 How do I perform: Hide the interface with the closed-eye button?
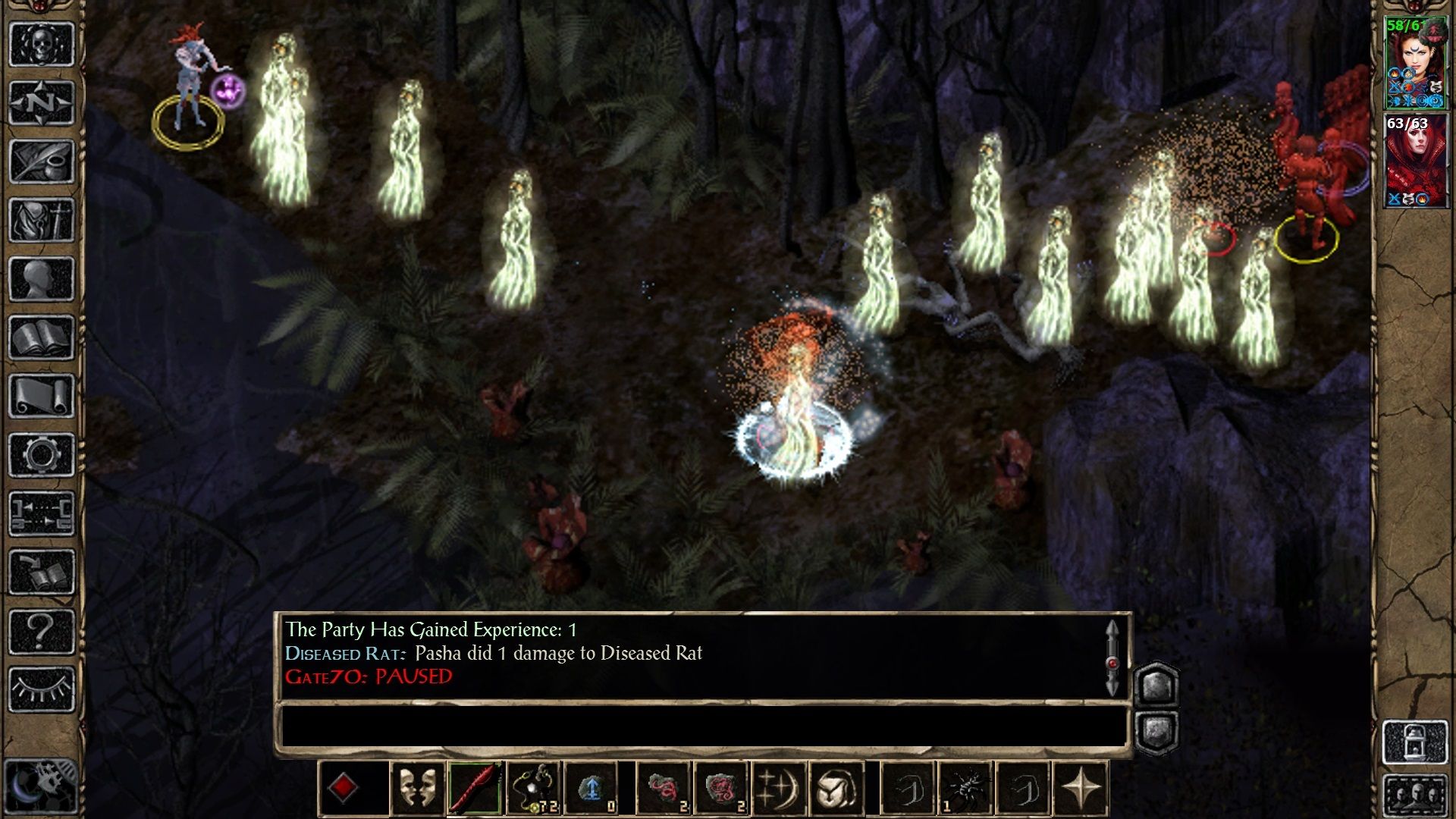point(41,689)
